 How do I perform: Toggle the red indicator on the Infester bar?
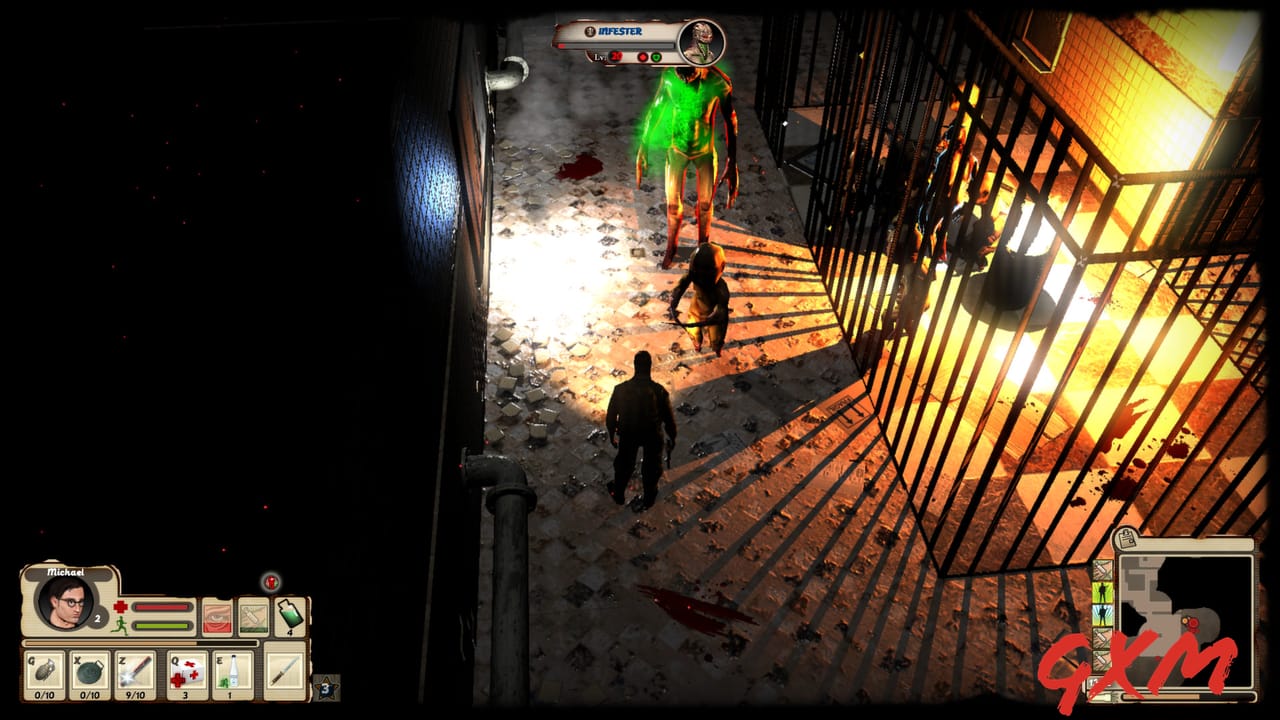[x=643, y=58]
